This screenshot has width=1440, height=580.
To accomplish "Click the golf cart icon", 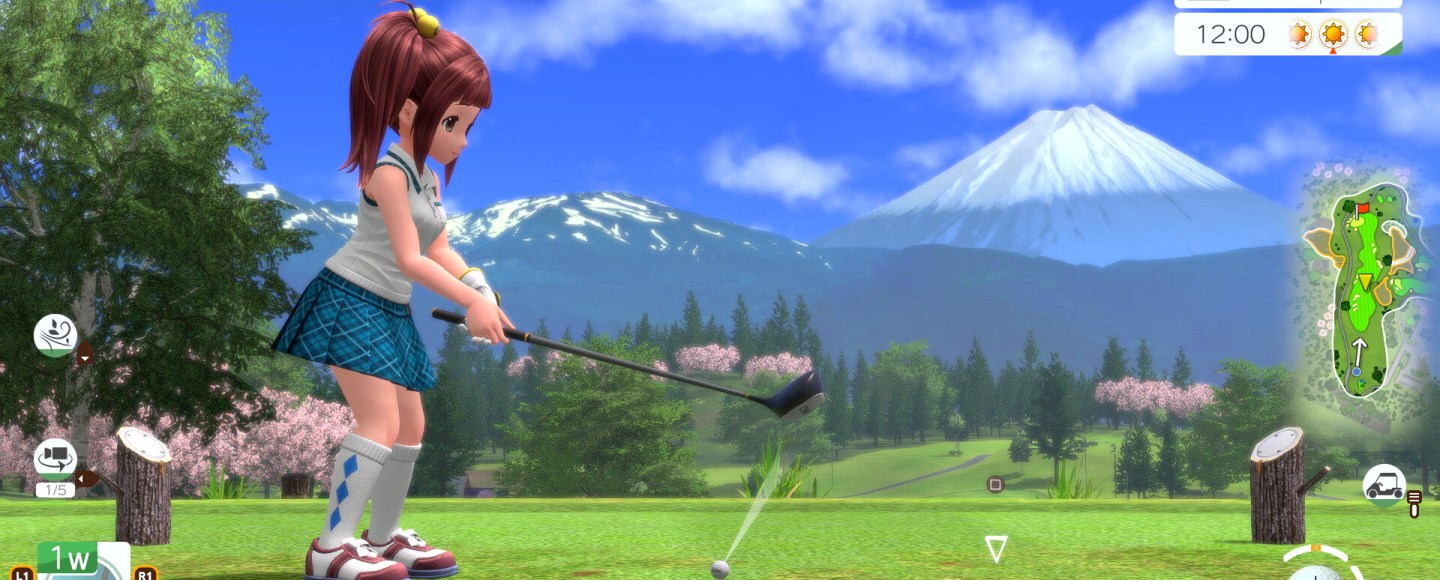I will pyautogui.click(x=1384, y=484).
